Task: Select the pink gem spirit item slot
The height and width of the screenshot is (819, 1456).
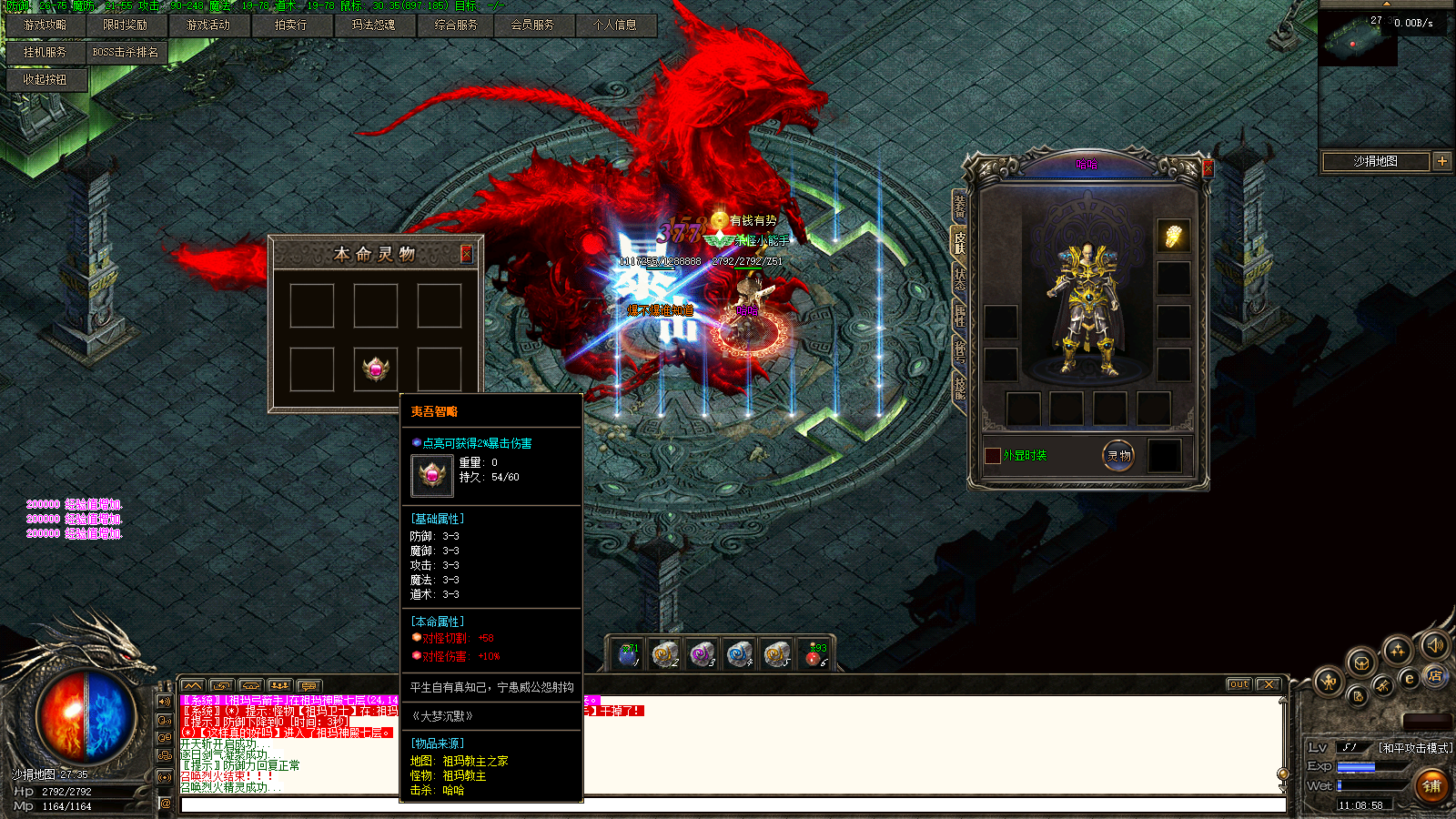Action: click(376, 369)
